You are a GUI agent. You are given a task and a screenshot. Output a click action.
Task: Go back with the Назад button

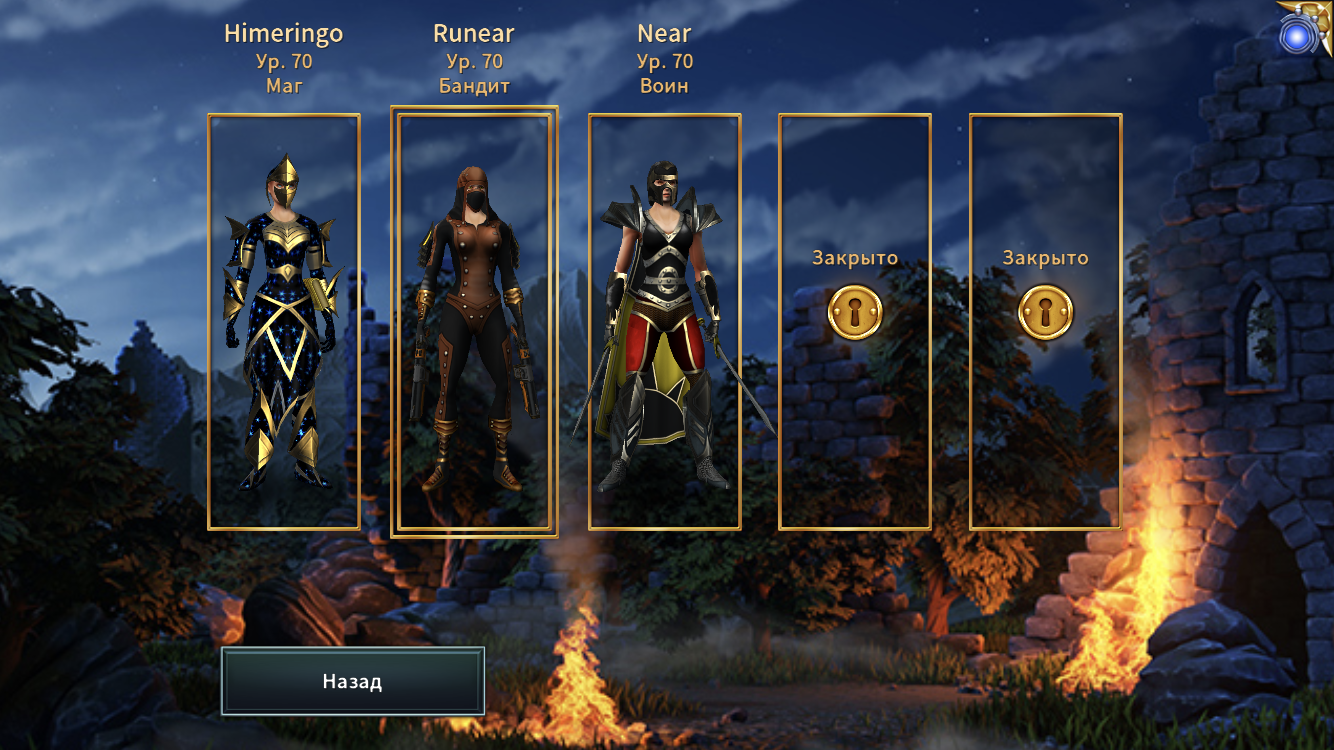[x=352, y=681]
